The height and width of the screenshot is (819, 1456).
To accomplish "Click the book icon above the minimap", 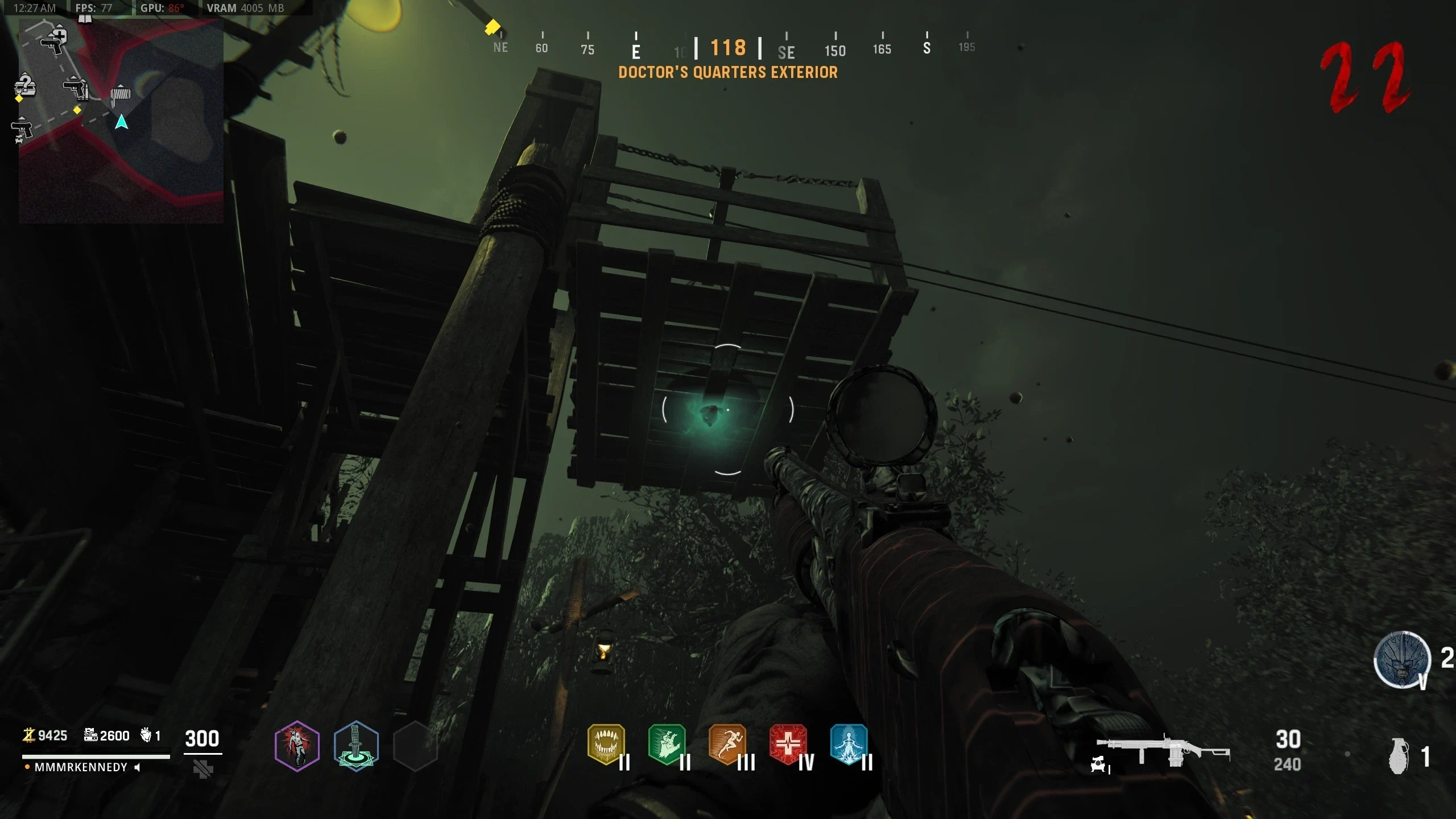I will pos(85,19).
